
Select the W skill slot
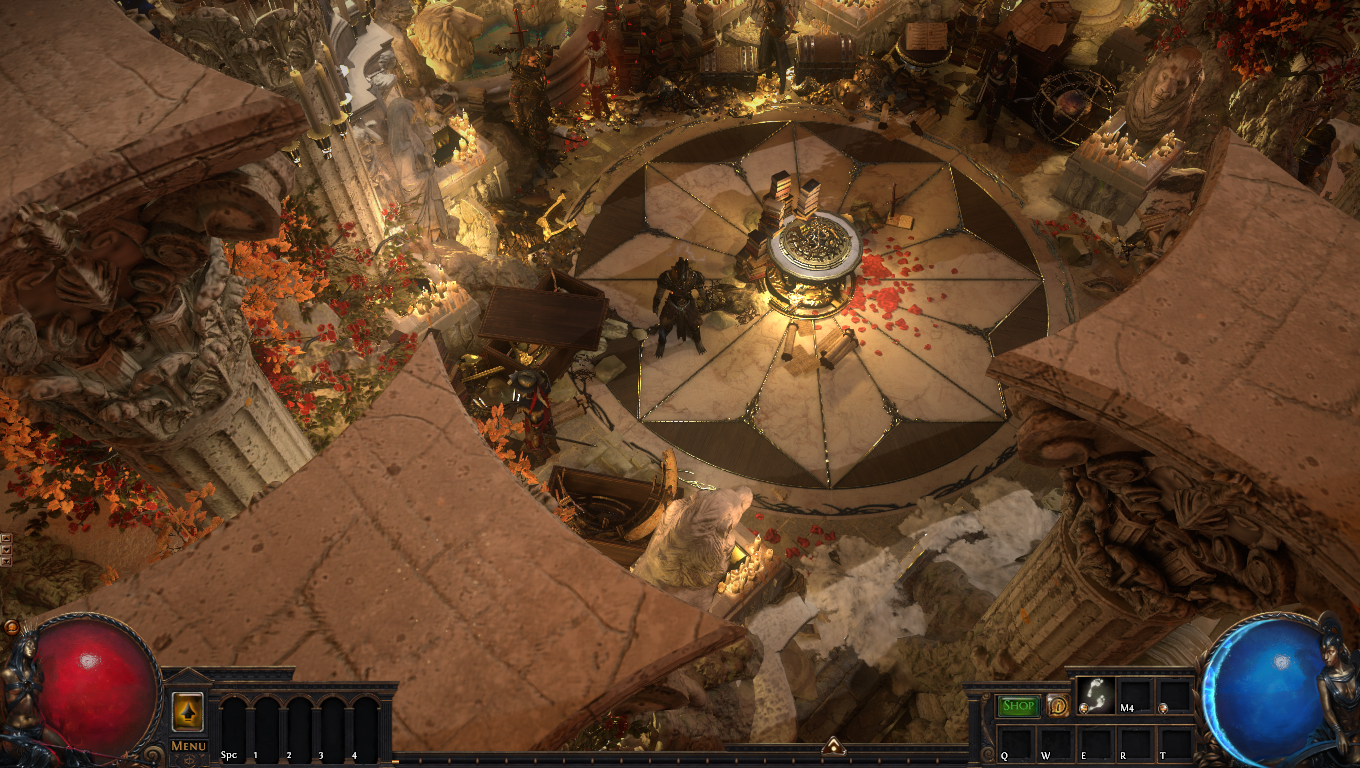coord(1057,742)
